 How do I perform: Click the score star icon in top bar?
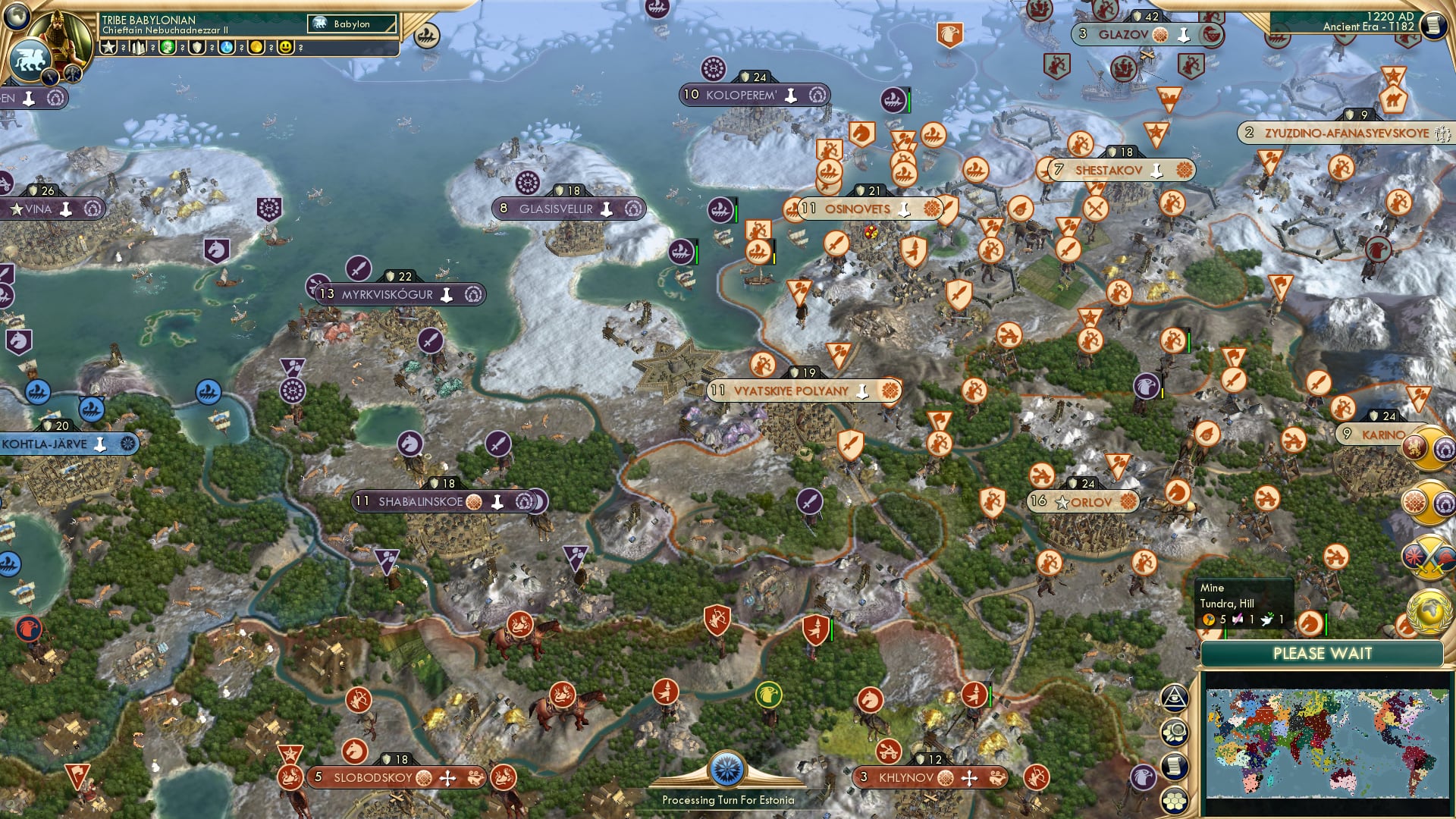pyautogui.click(x=108, y=47)
